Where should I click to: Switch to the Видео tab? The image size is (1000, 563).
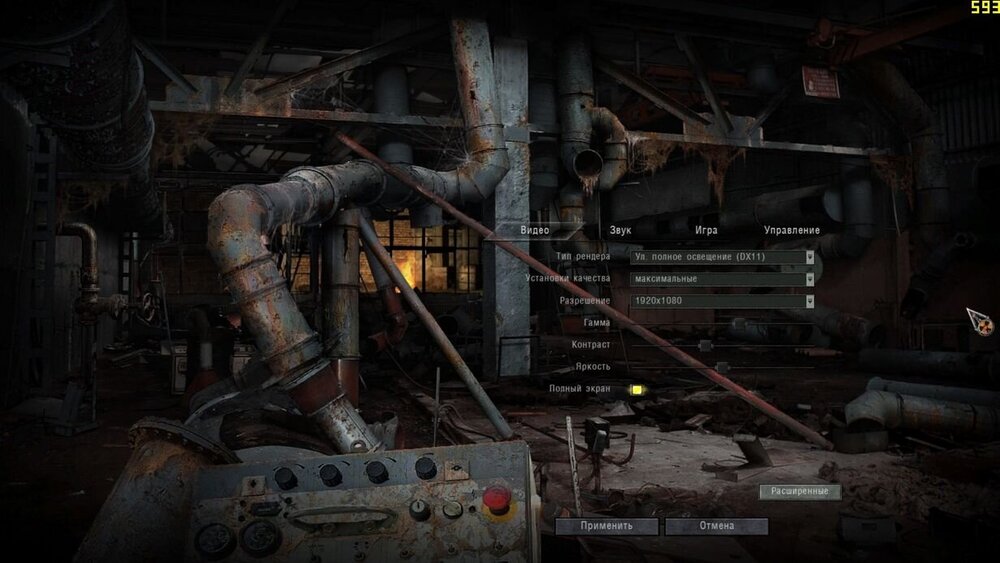point(535,230)
